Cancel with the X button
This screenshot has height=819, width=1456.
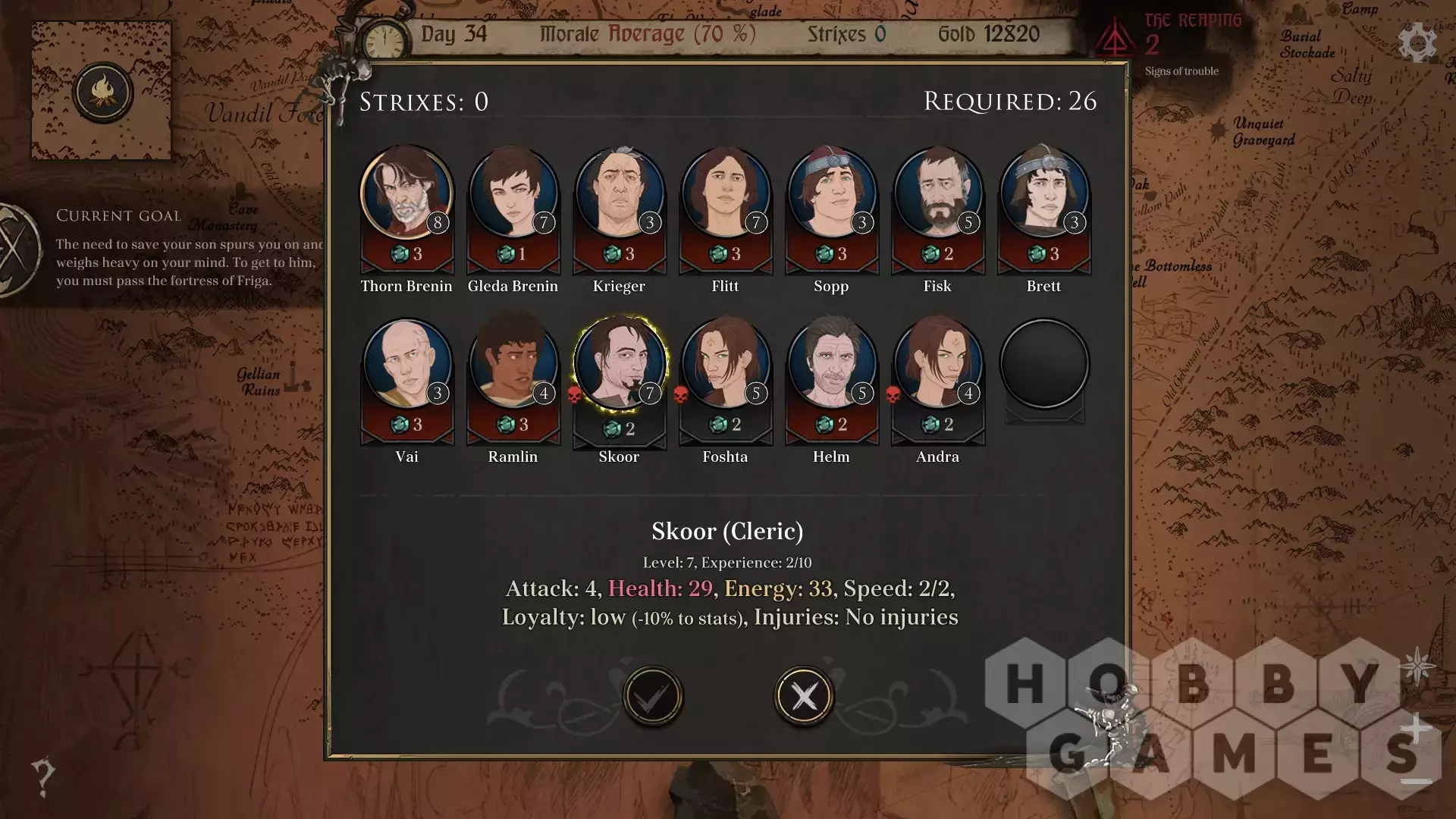pyautogui.click(x=804, y=695)
